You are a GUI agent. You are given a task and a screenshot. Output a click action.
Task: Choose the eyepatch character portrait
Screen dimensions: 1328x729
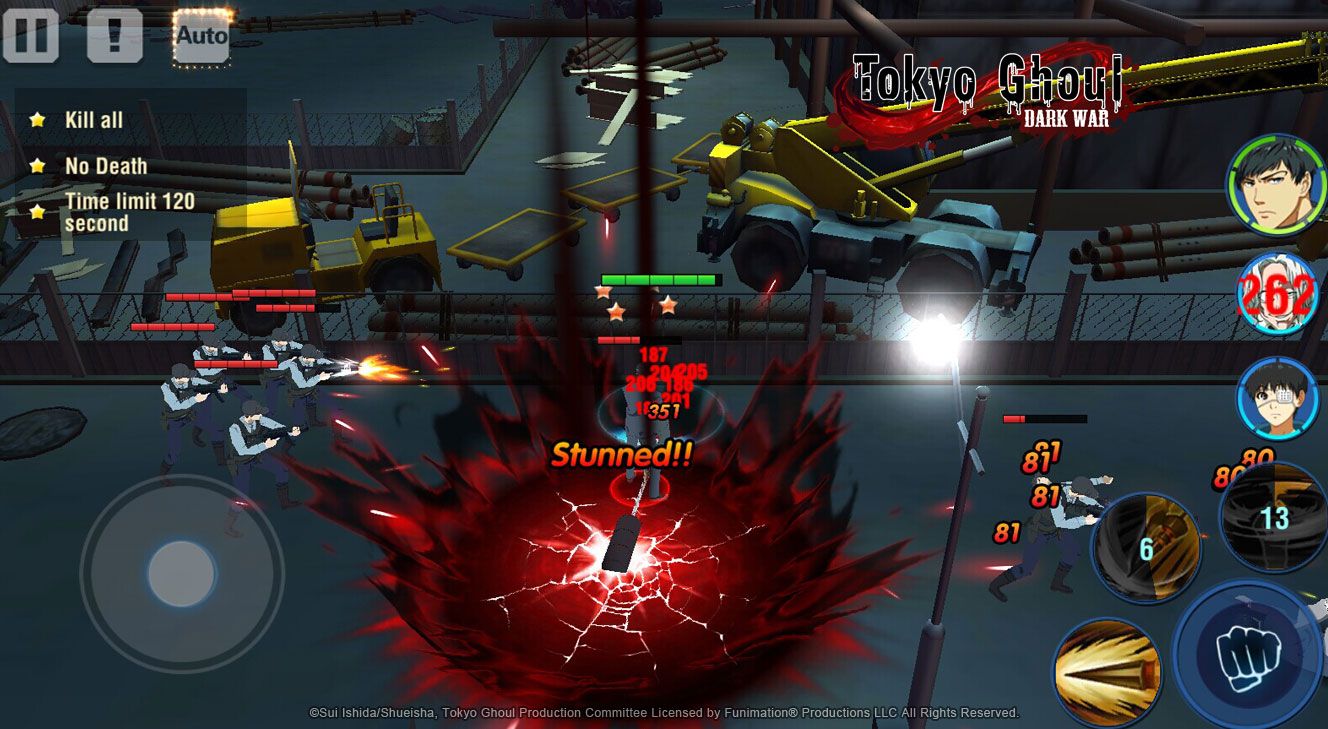pyautogui.click(x=1278, y=399)
